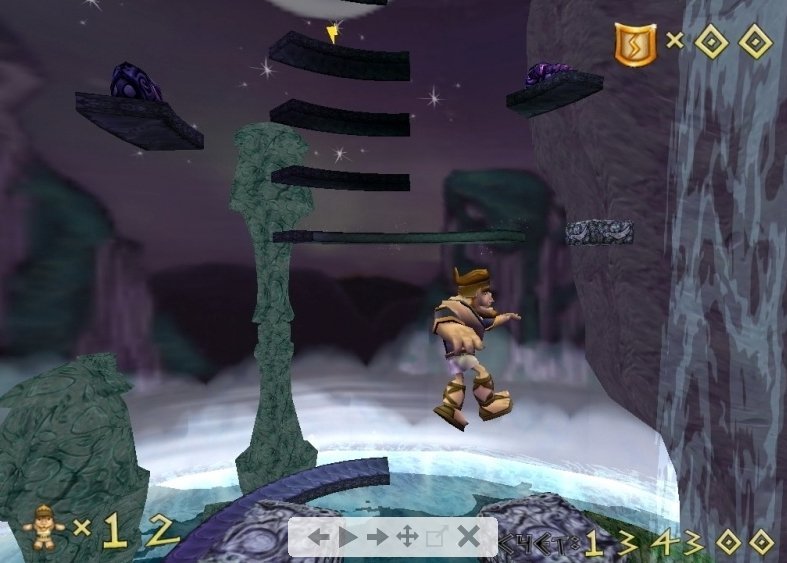This screenshot has width=787, height=563.
Task: Close the overlay toolbar with the X
Action: tap(467, 537)
